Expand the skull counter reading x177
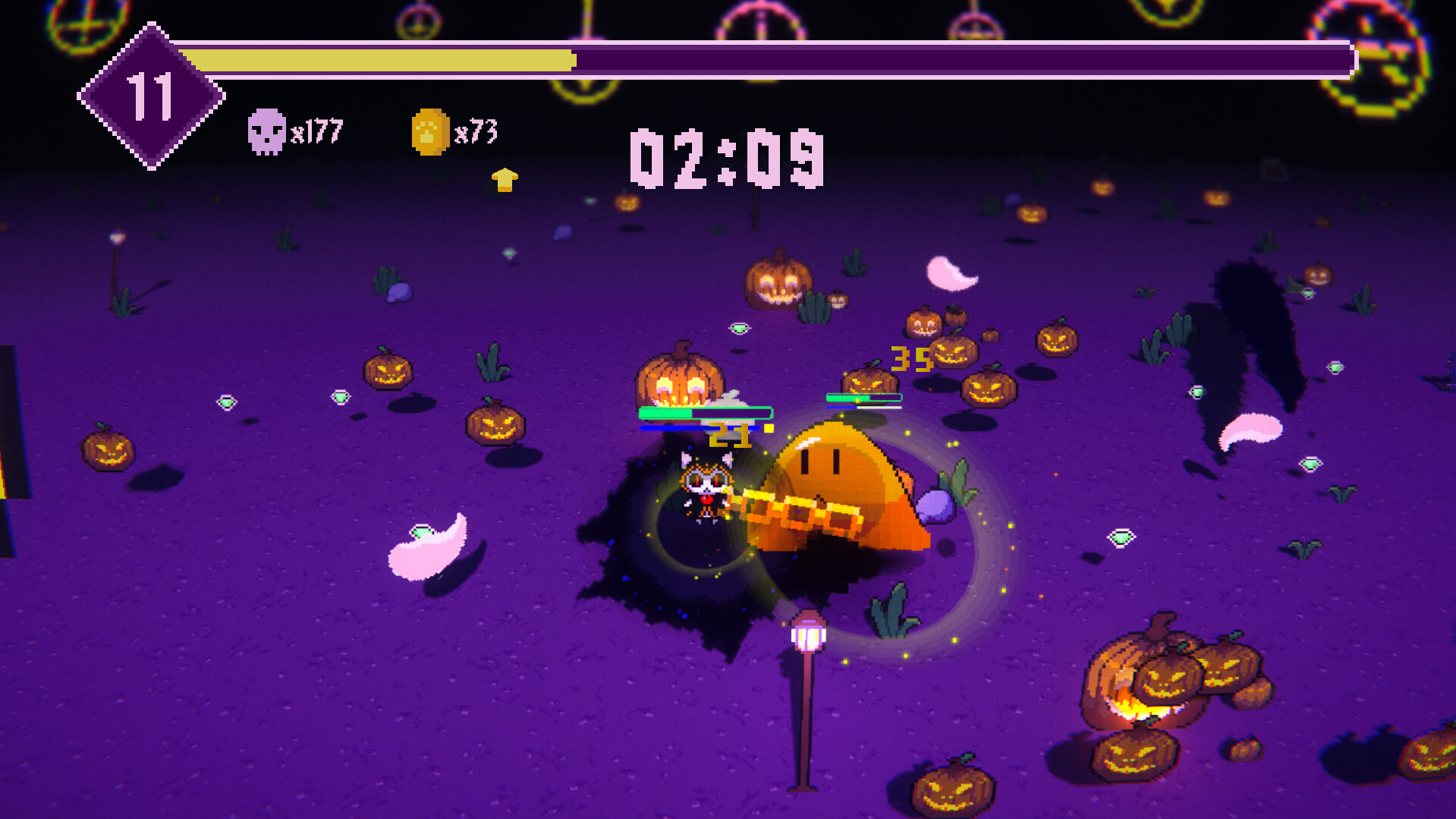Image resolution: width=1456 pixels, height=819 pixels. tap(315, 133)
